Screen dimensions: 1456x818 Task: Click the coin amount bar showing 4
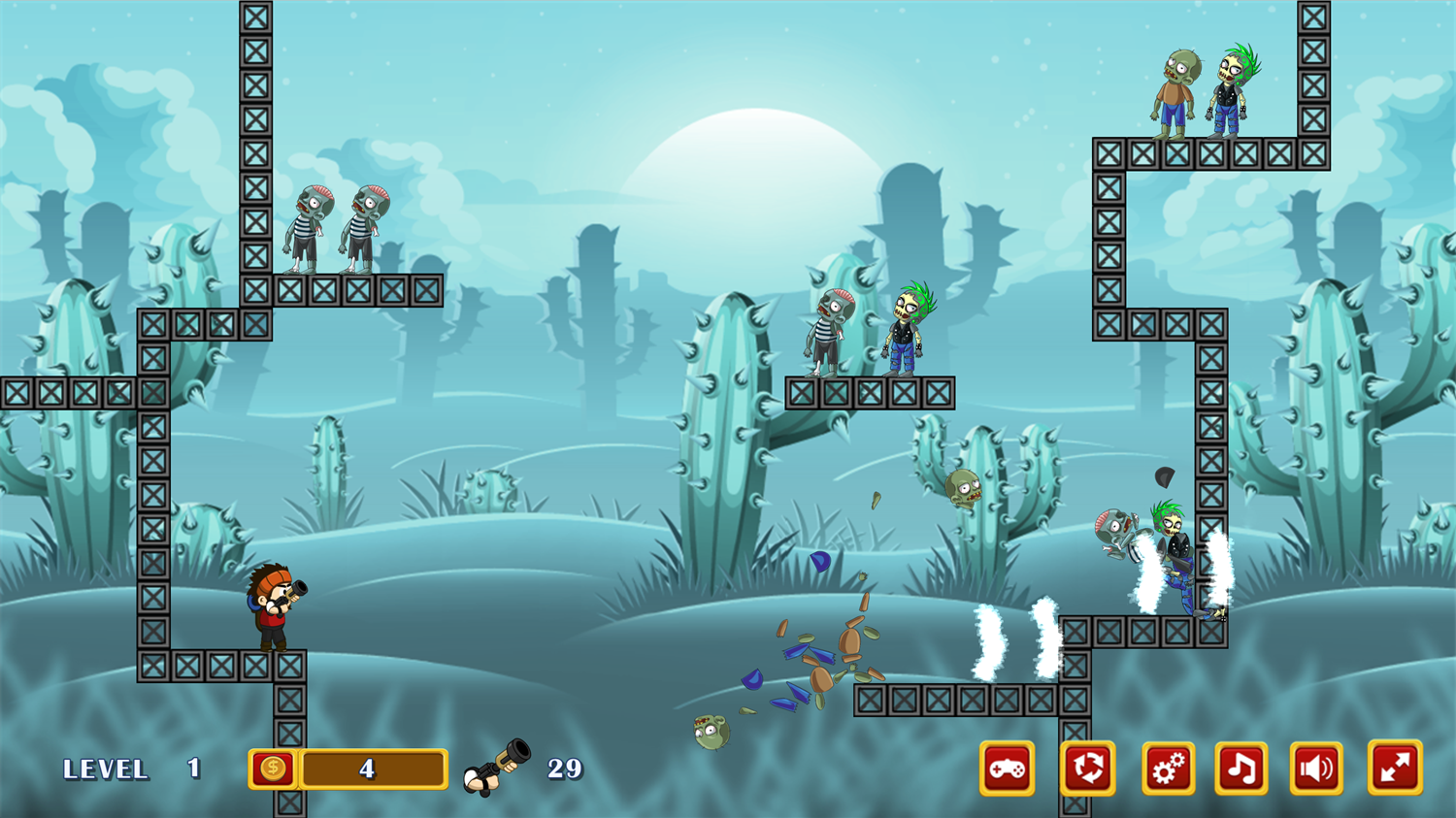click(377, 768)
